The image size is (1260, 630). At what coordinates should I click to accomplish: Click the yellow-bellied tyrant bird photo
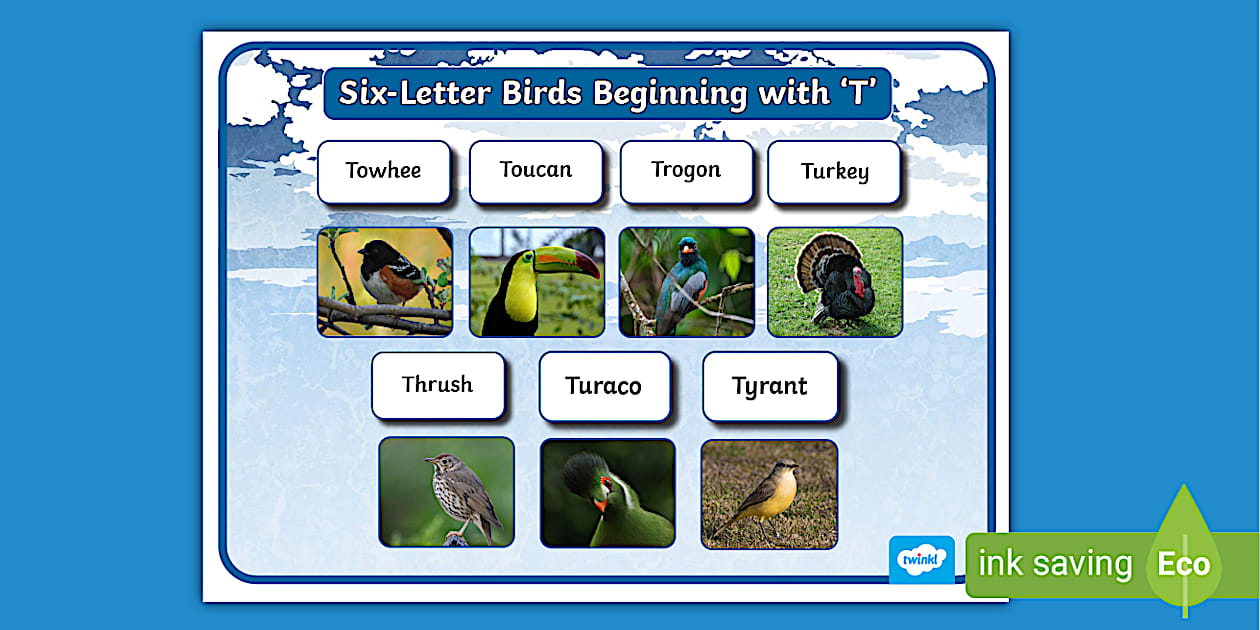(769, 493)
